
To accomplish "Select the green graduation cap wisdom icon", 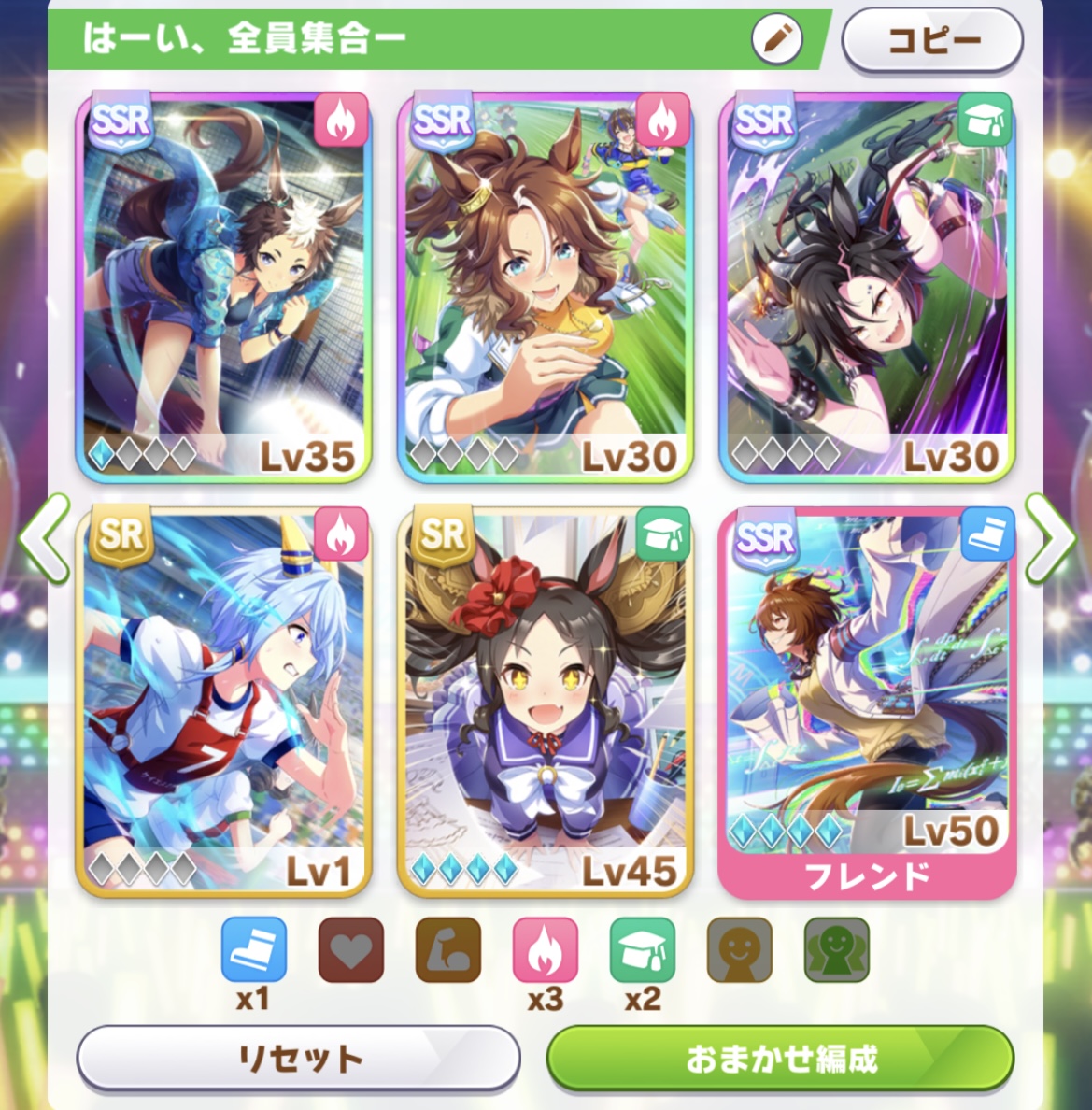I will (643, 950).
